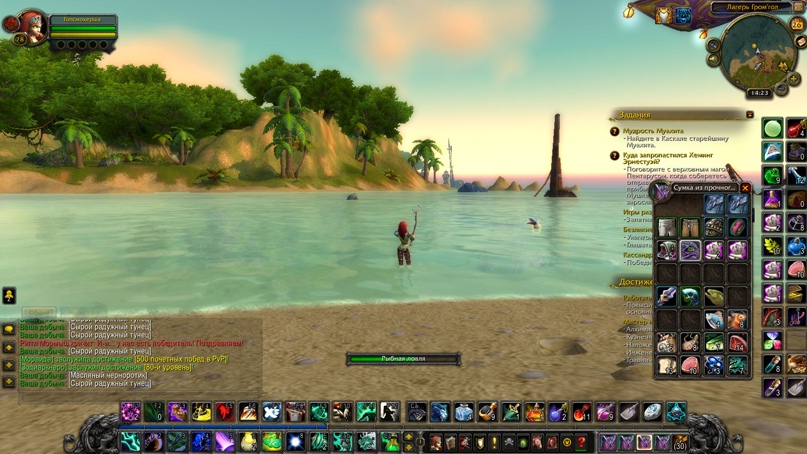Viewport: 807px width, 454px height.
Task: Select the green orb item beside the tracker
Action: pos(772,128)
